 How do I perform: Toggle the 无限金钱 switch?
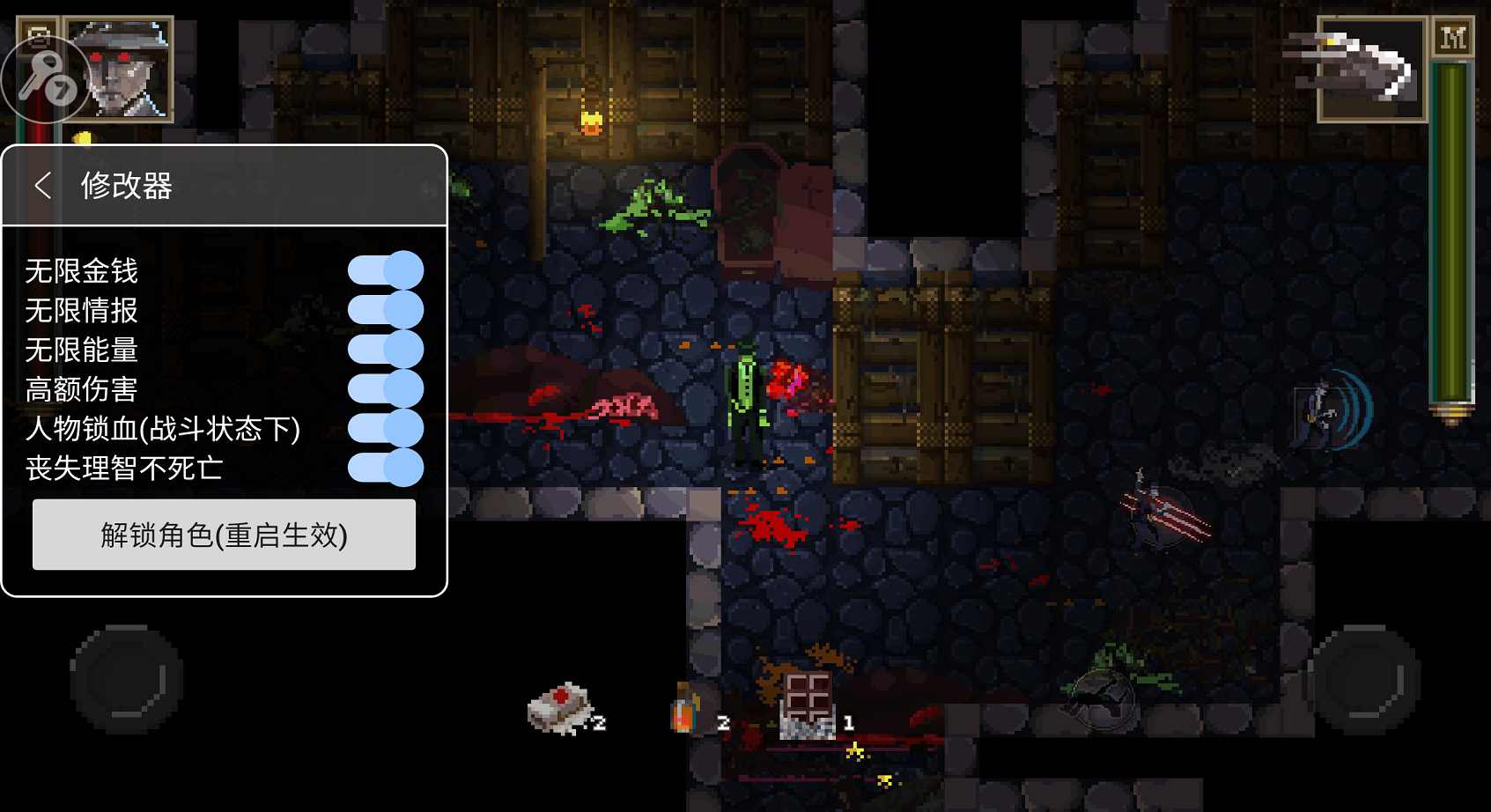coord(386,270)
